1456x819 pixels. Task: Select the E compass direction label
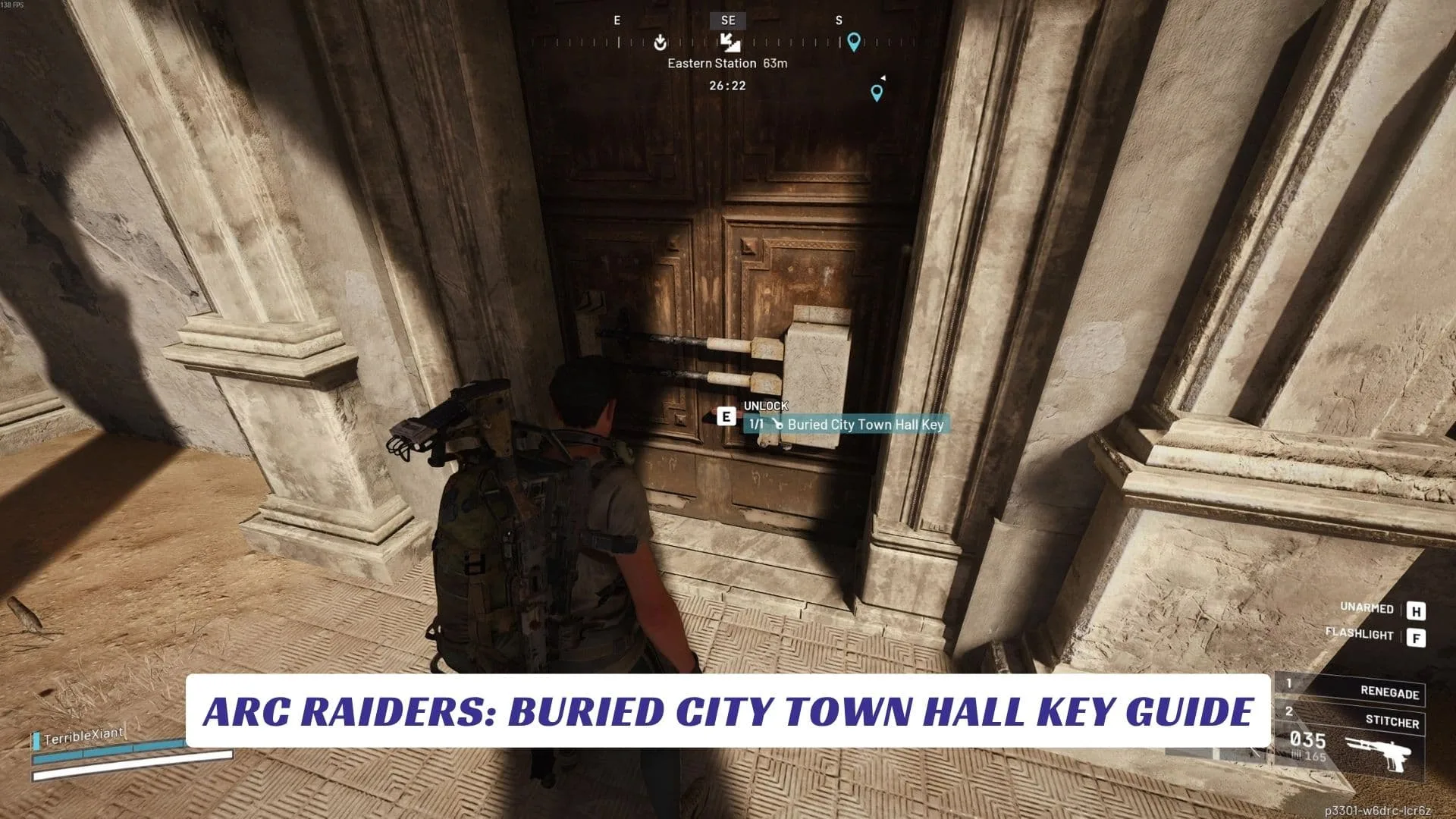pos(617,20)
